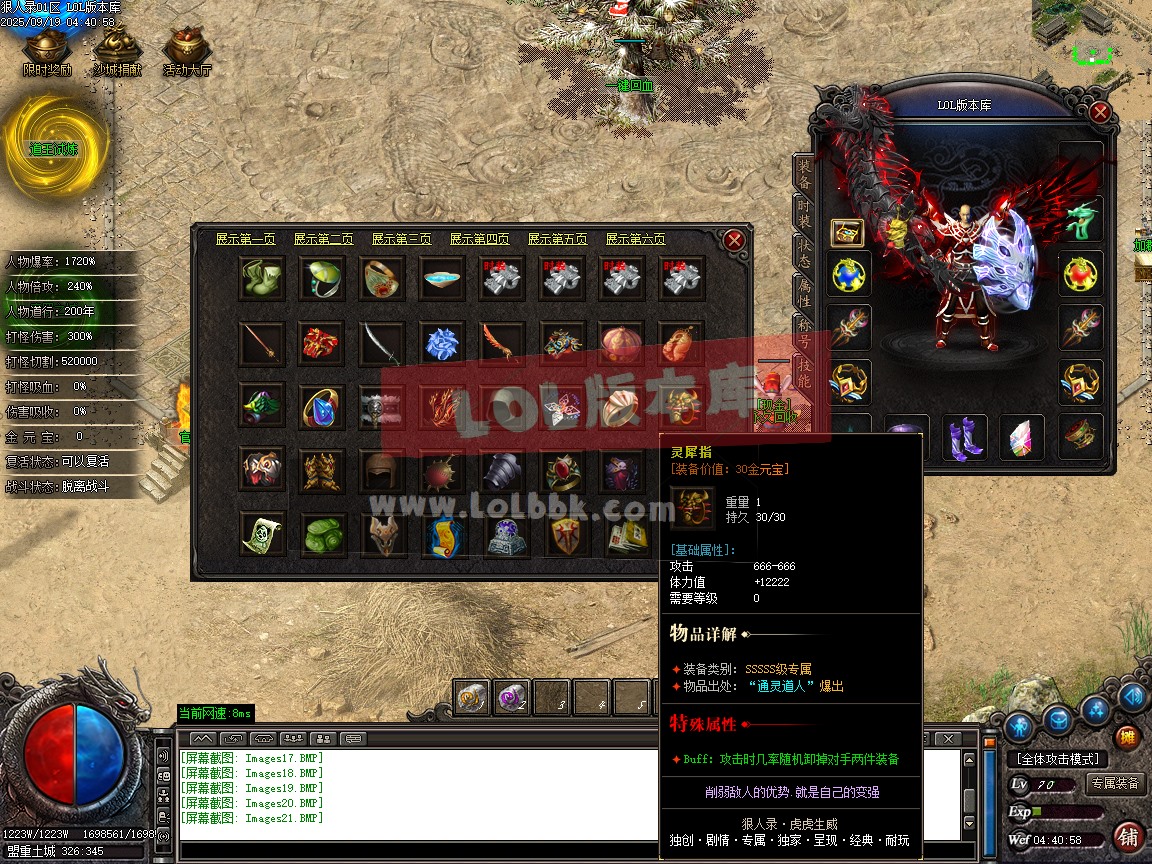Open 展示第六页 showcase page

[635, 239]
